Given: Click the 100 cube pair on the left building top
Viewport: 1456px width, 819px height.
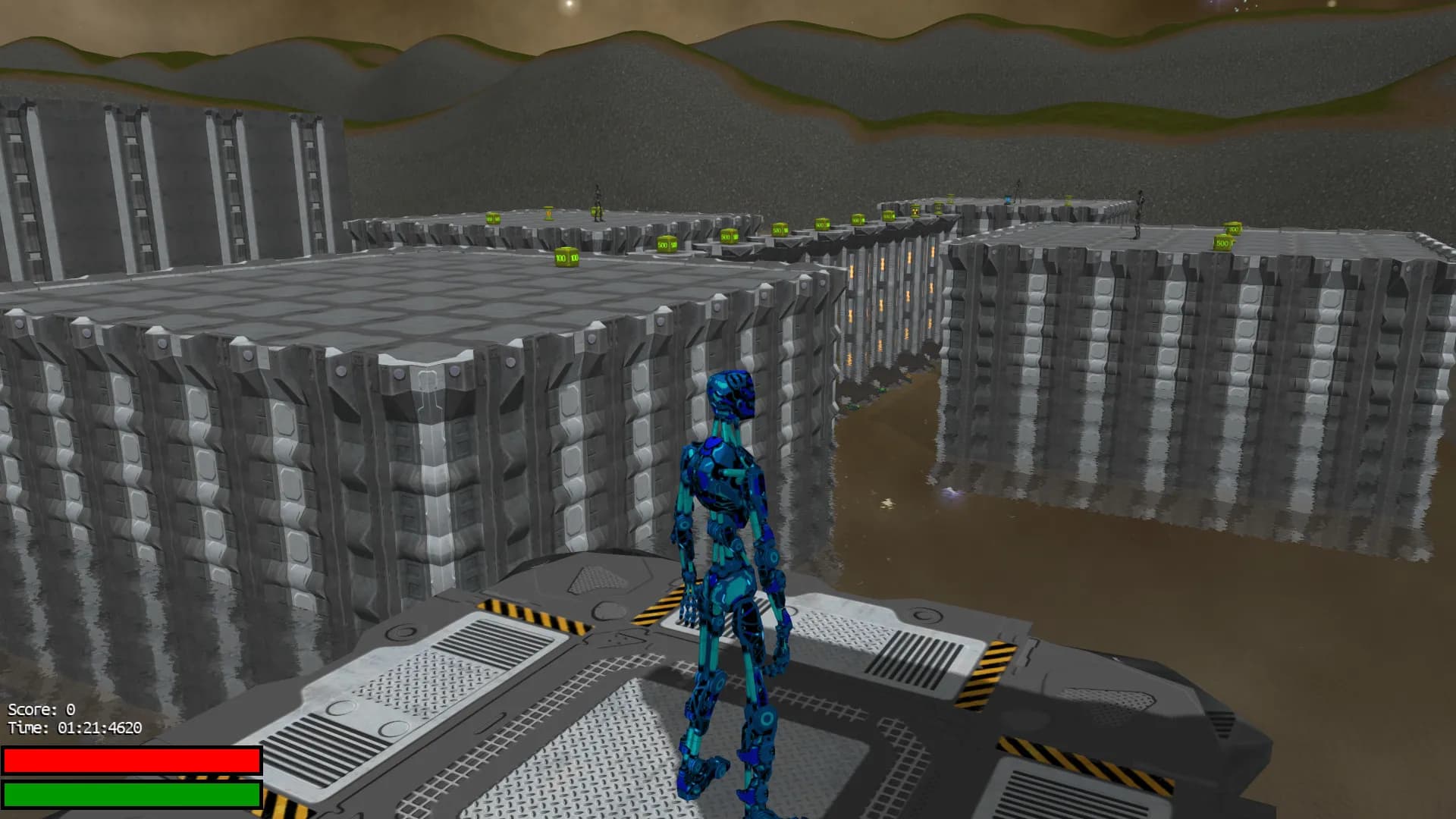Looking at the screenshot, I should tap(566, 259).
